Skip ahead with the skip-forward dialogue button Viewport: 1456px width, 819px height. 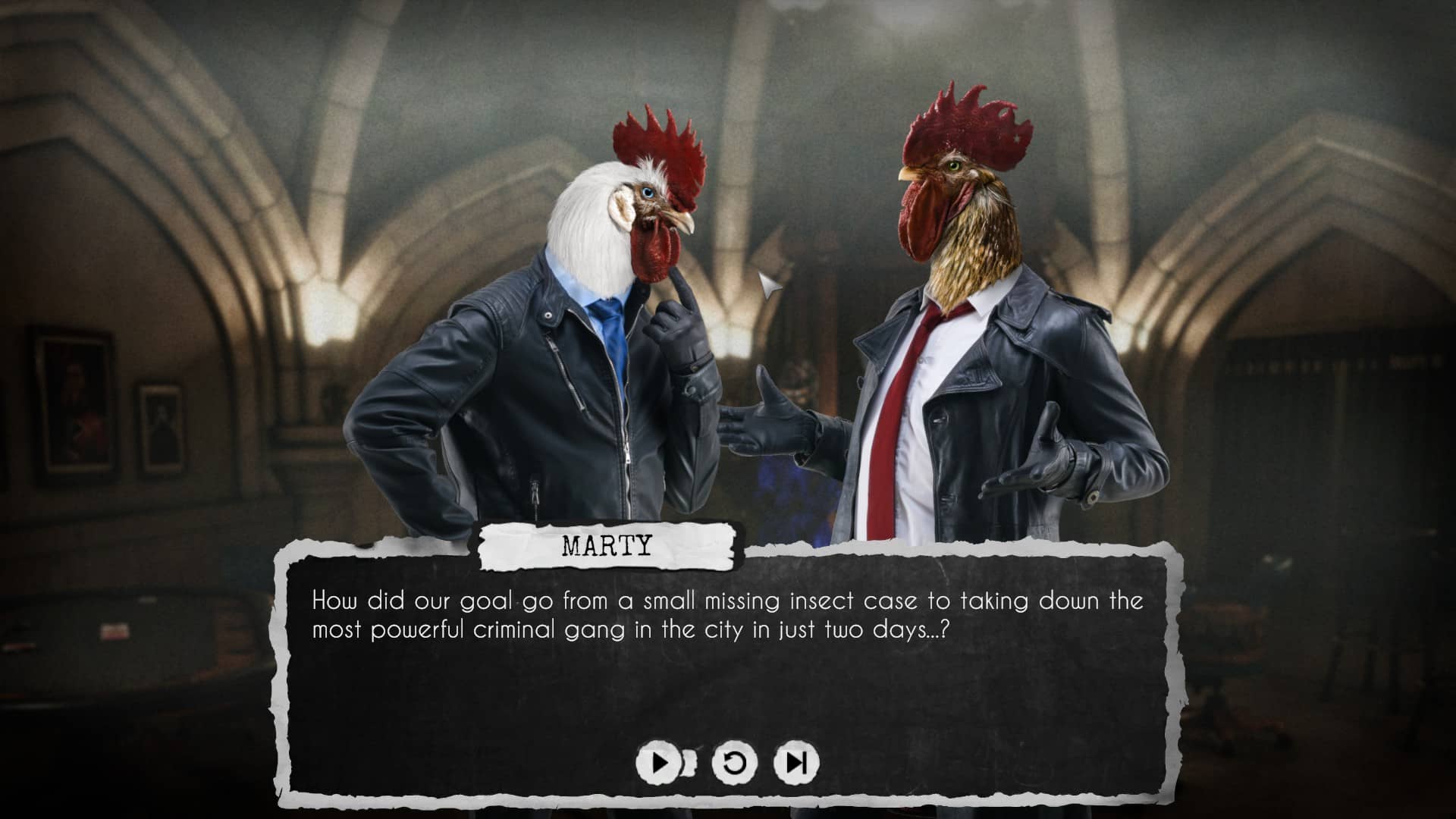coord(795,762)
